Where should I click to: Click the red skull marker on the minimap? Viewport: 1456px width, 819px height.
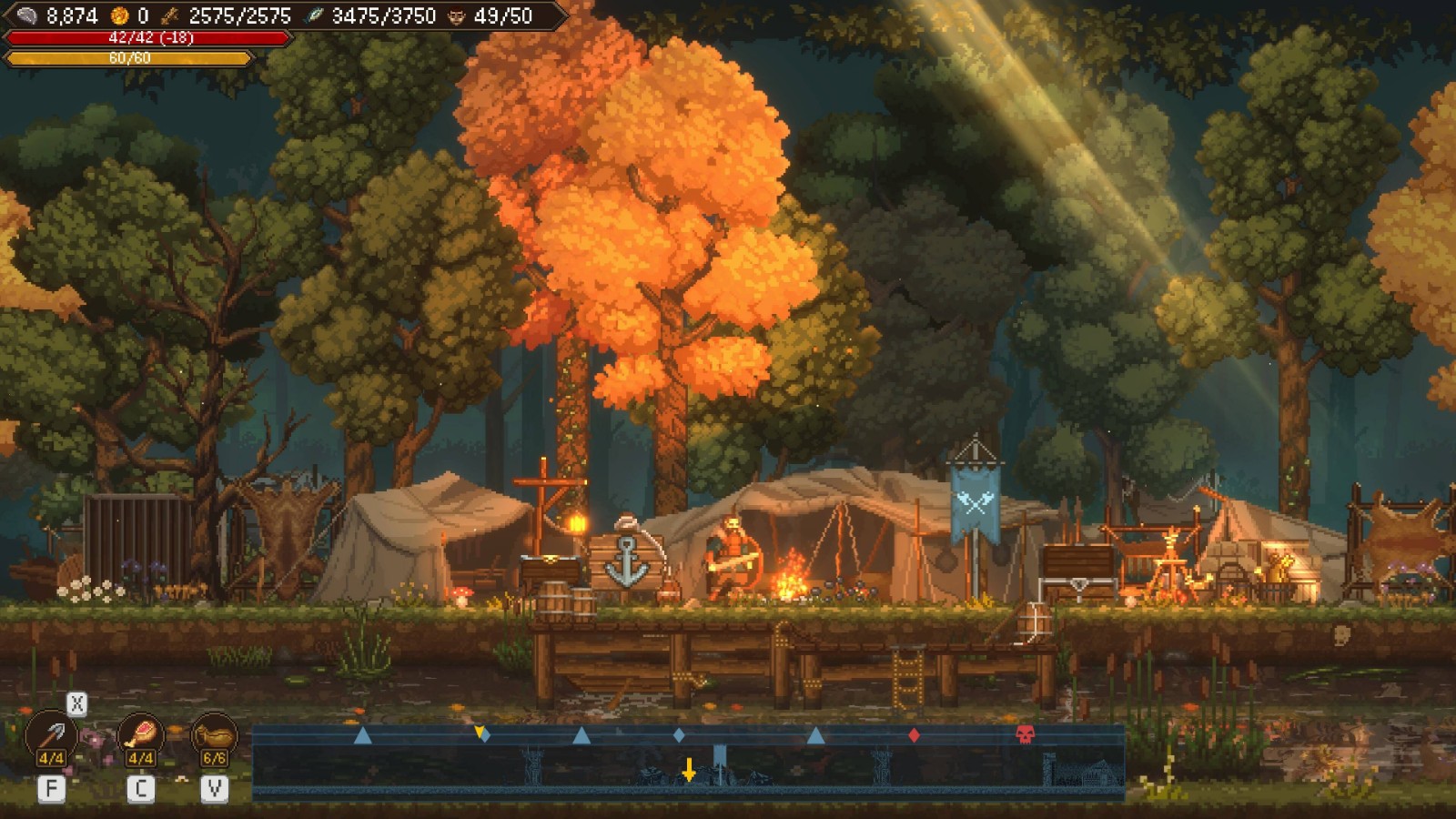click(x=1026, y=734)
